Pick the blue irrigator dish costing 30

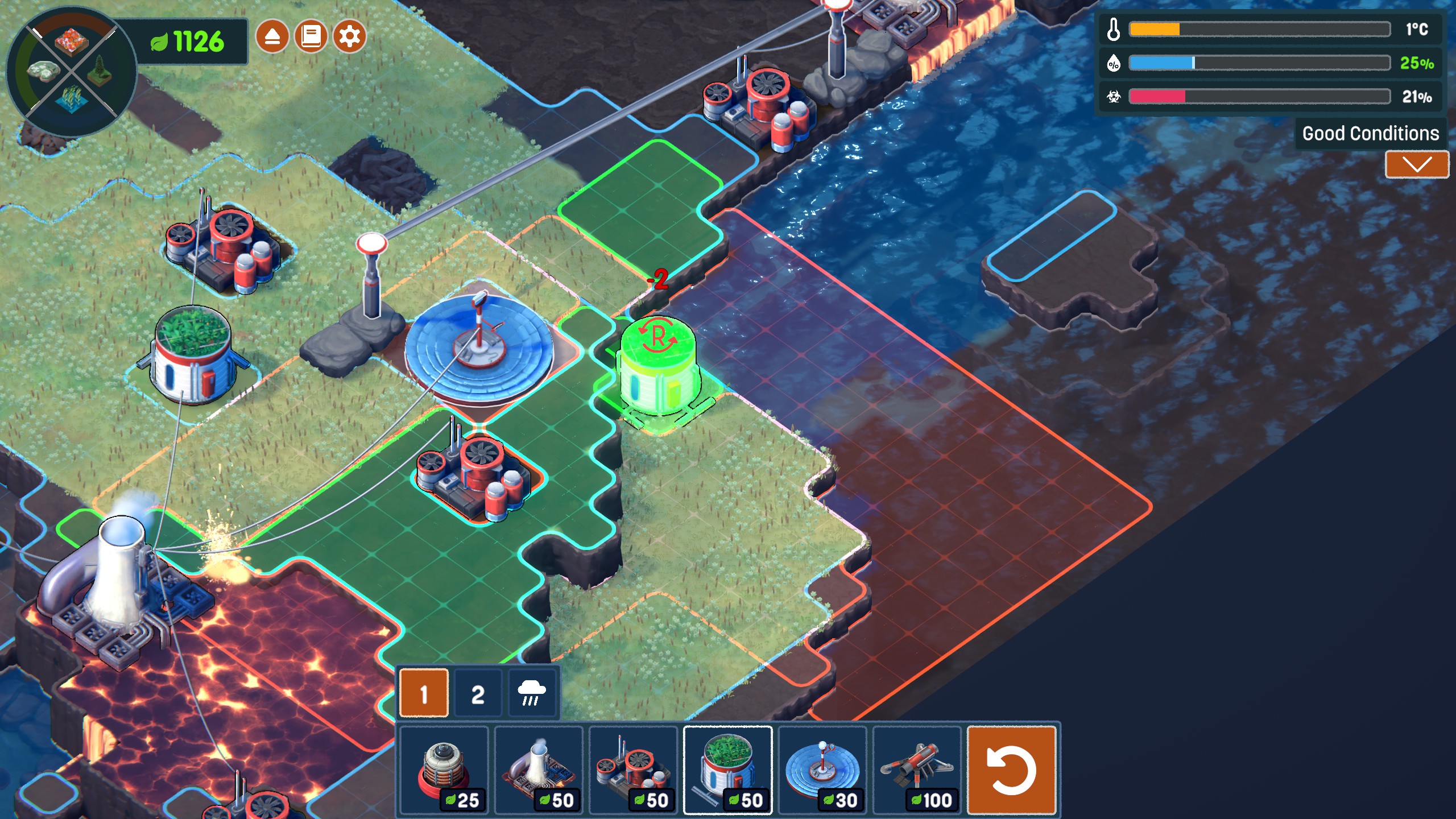click(822, 770)
